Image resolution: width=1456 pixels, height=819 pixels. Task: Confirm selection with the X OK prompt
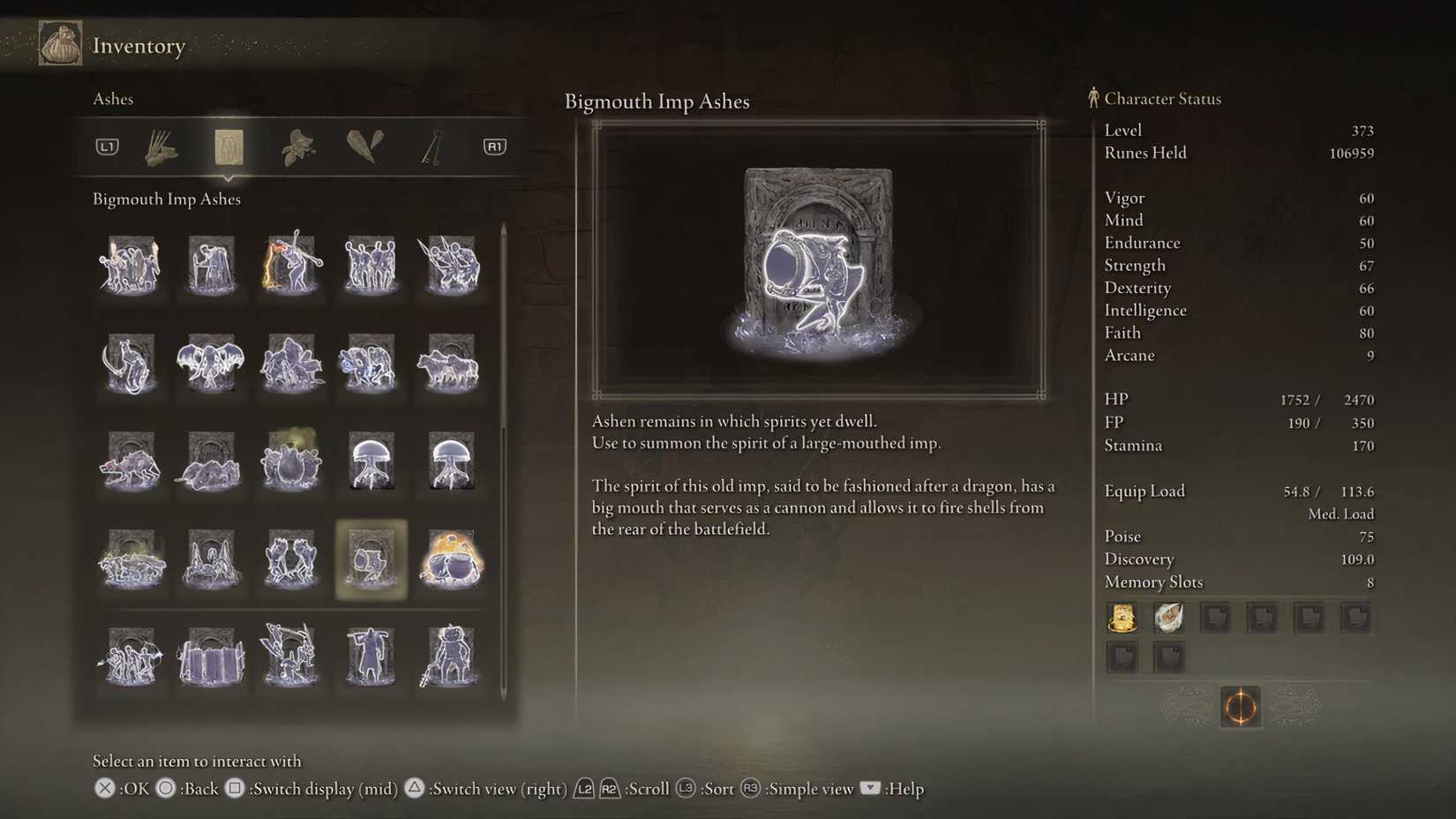104,789
